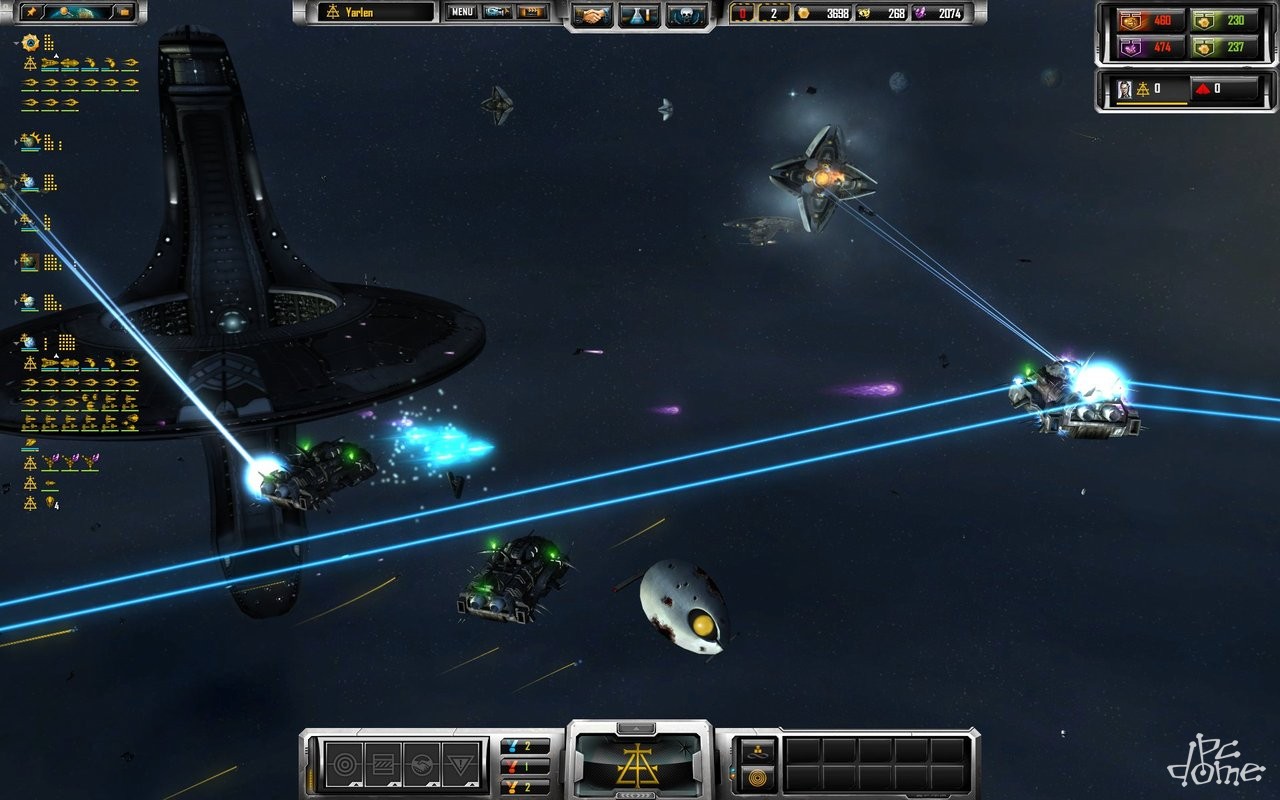Open the pirate skull screen
1280x800 pixels.
click(x=686, y=15)
